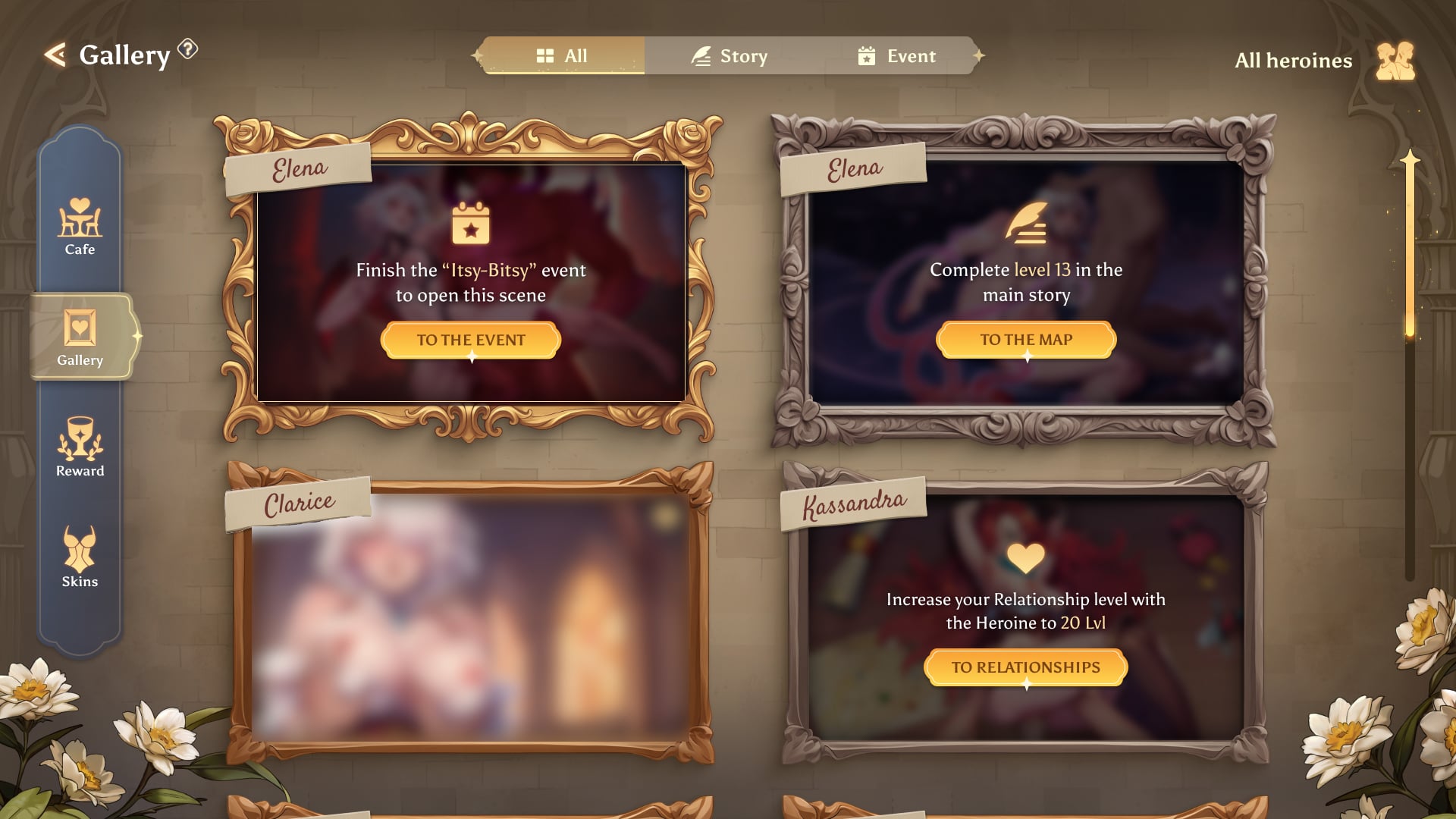
Task: Select the Gallery sidebar entry
Action: (x=80, y=337)
